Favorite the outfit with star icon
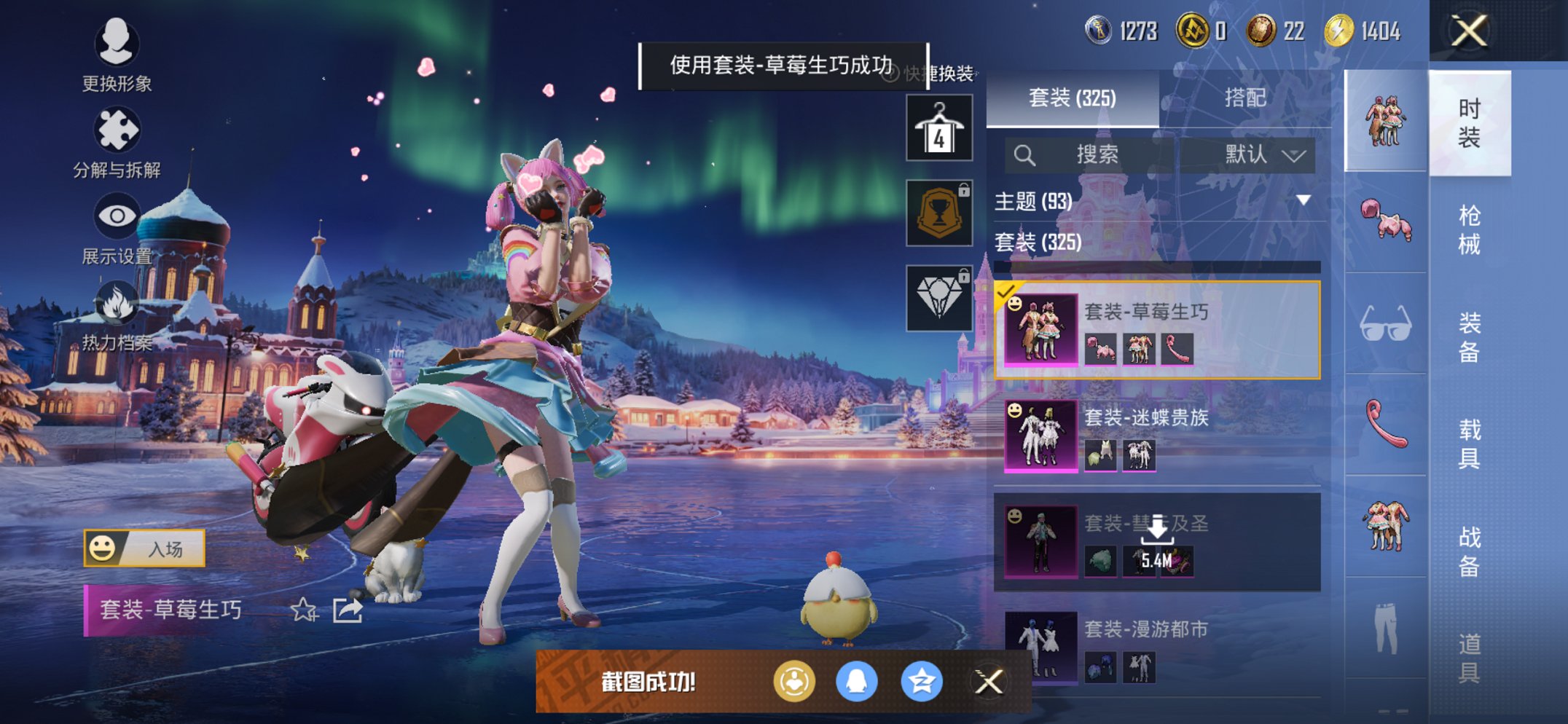1568x724 pixels. click(x=303, y=610)
